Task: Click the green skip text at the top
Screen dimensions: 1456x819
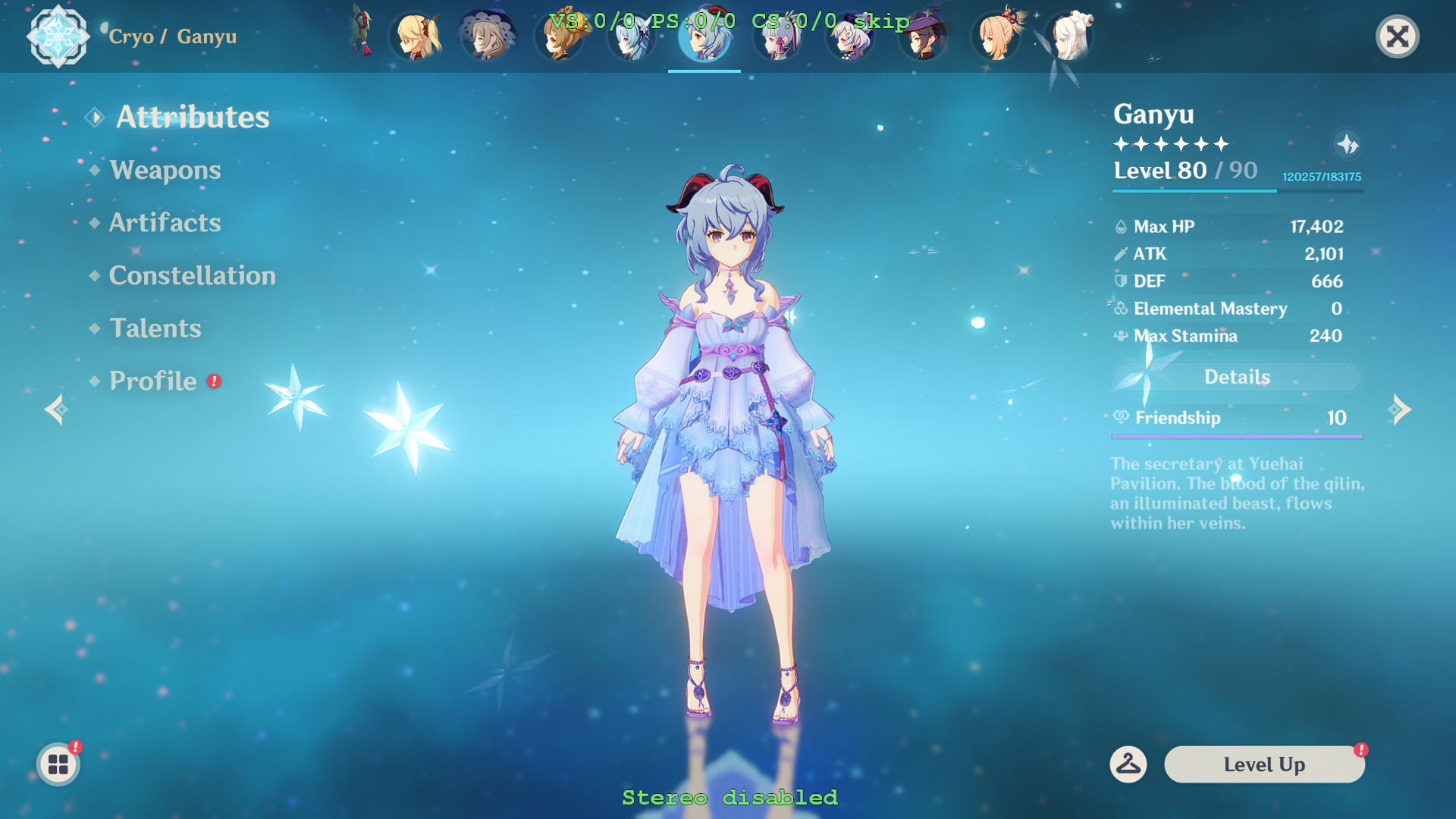Action: pyautogui.click(x=882, y=22)
